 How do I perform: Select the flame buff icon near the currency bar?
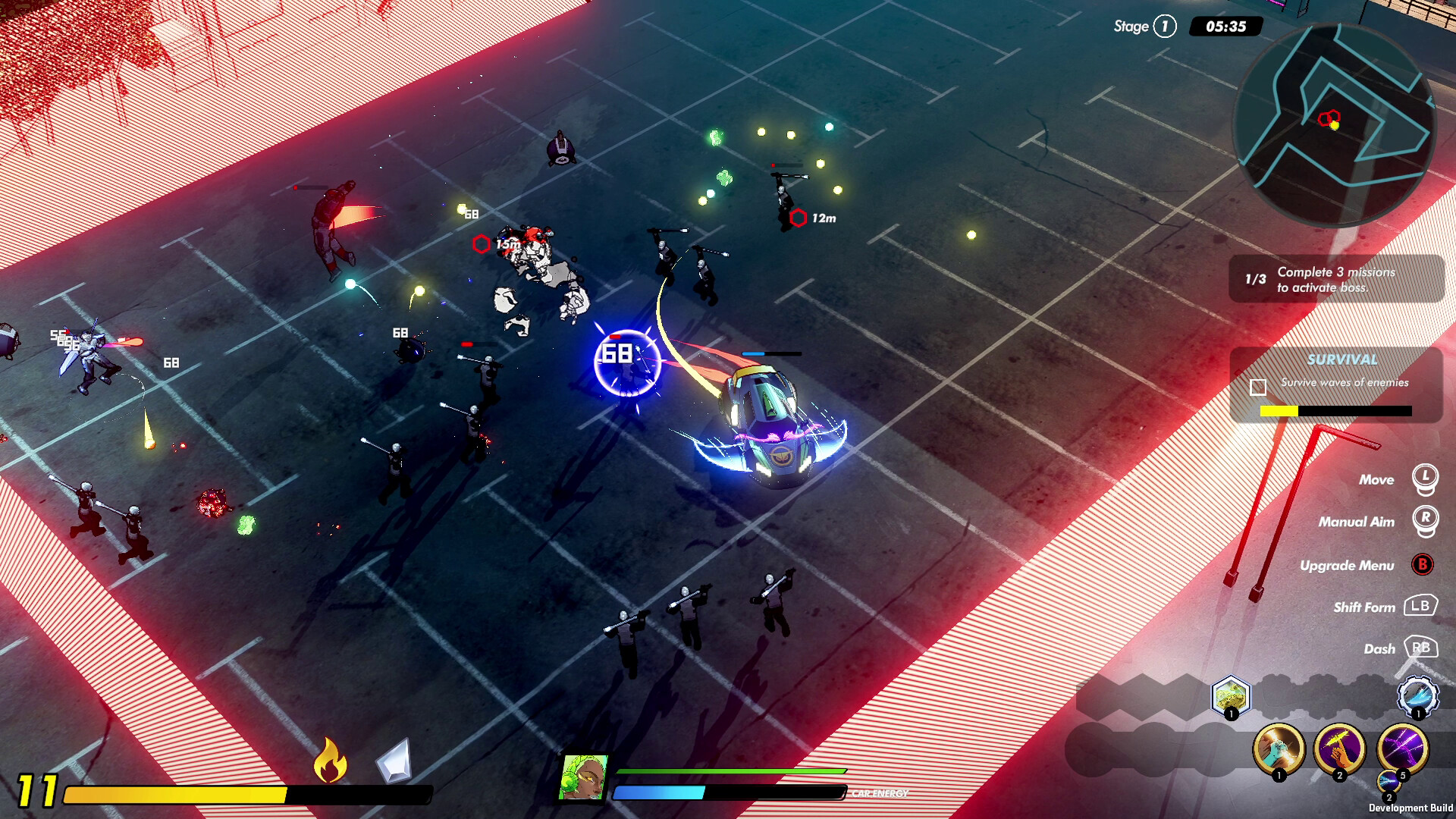[x=330, y=761]
